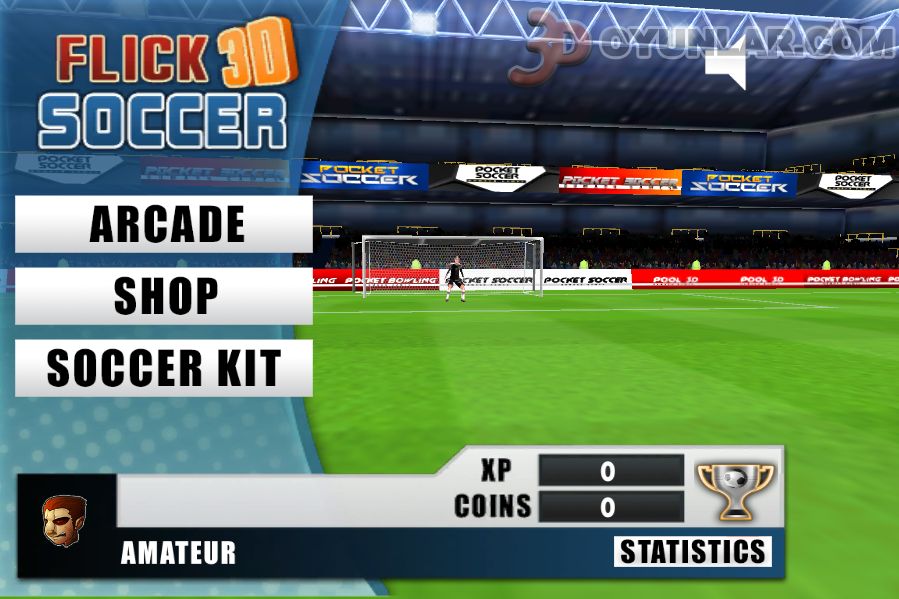The width and height of the screenshot is (899, 599).
Task: Open the Soccer Kit menu
Action: click(x=164, y=368)
